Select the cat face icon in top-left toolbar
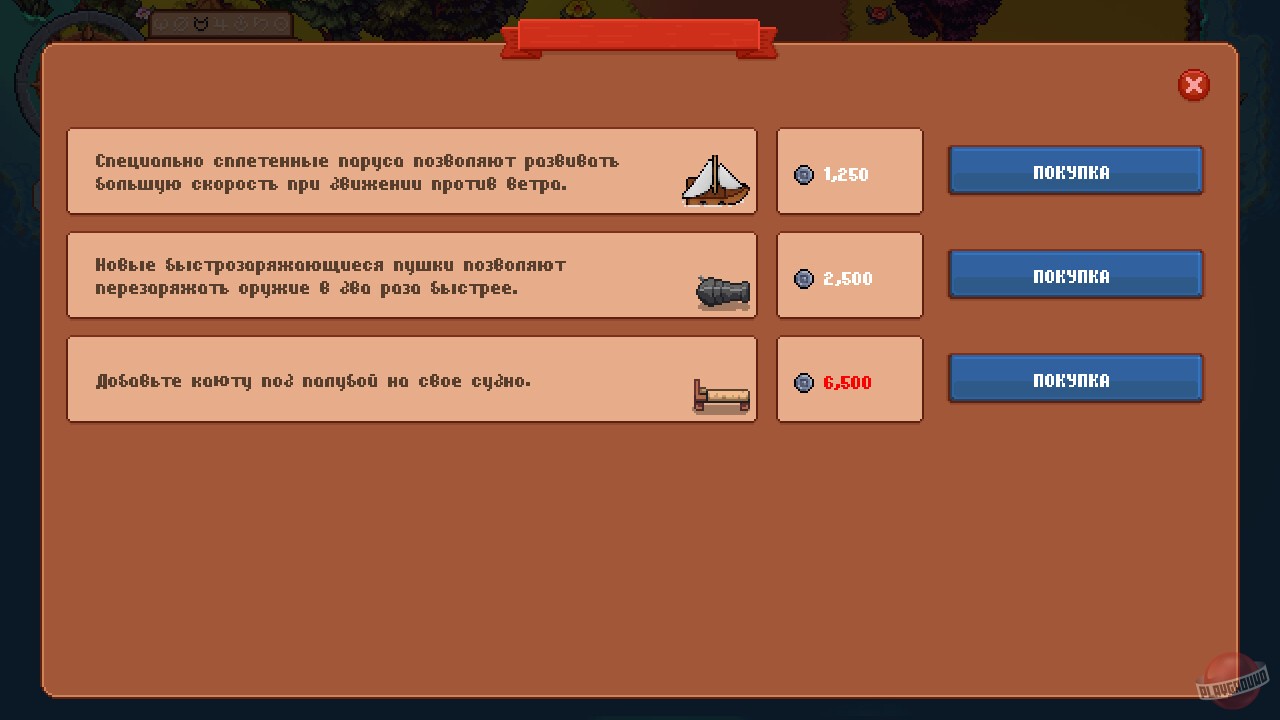1280x720 pixels. coord(200,25)
